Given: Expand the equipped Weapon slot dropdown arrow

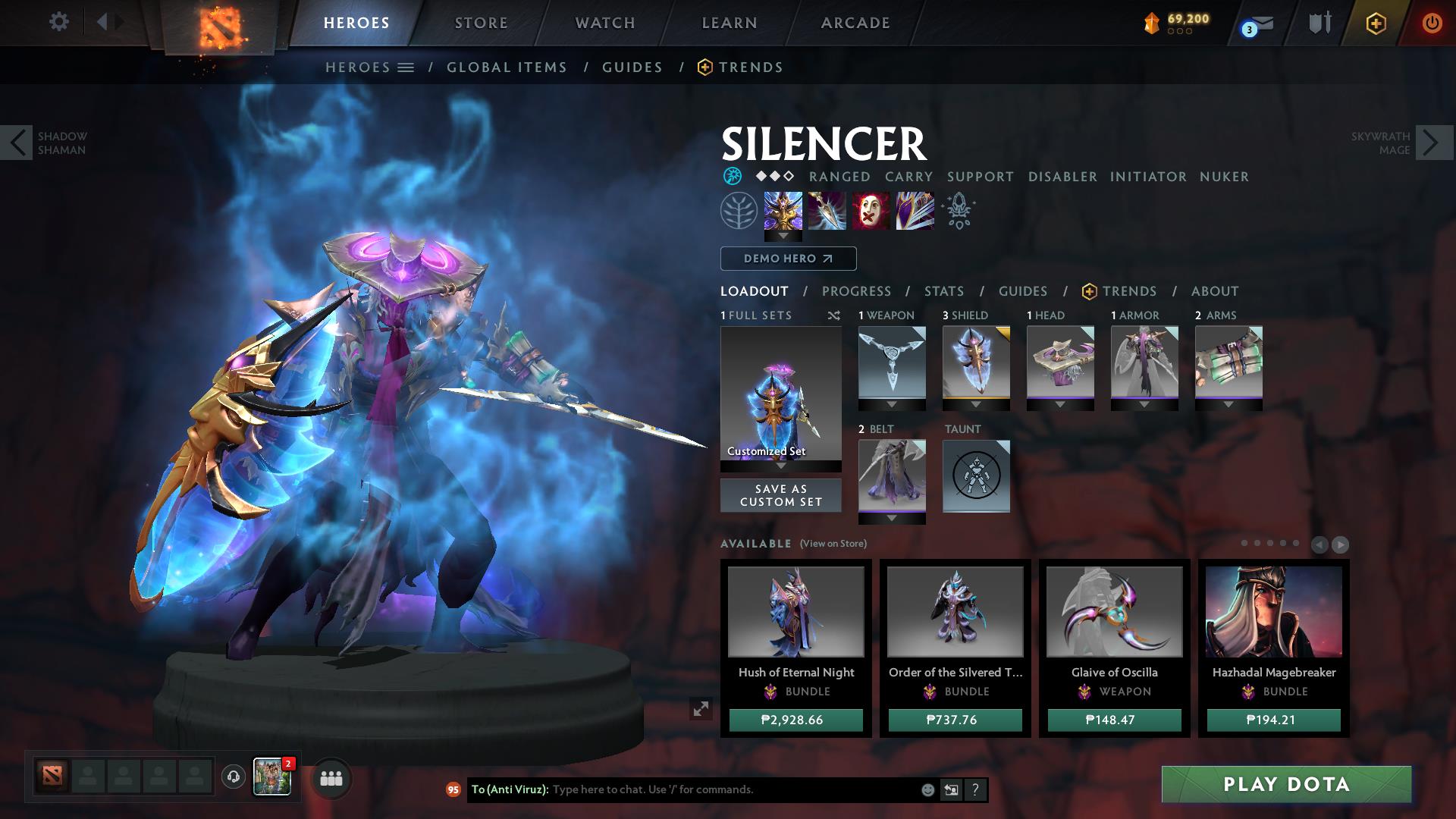Looking at the screenshot, I should 891,403.
